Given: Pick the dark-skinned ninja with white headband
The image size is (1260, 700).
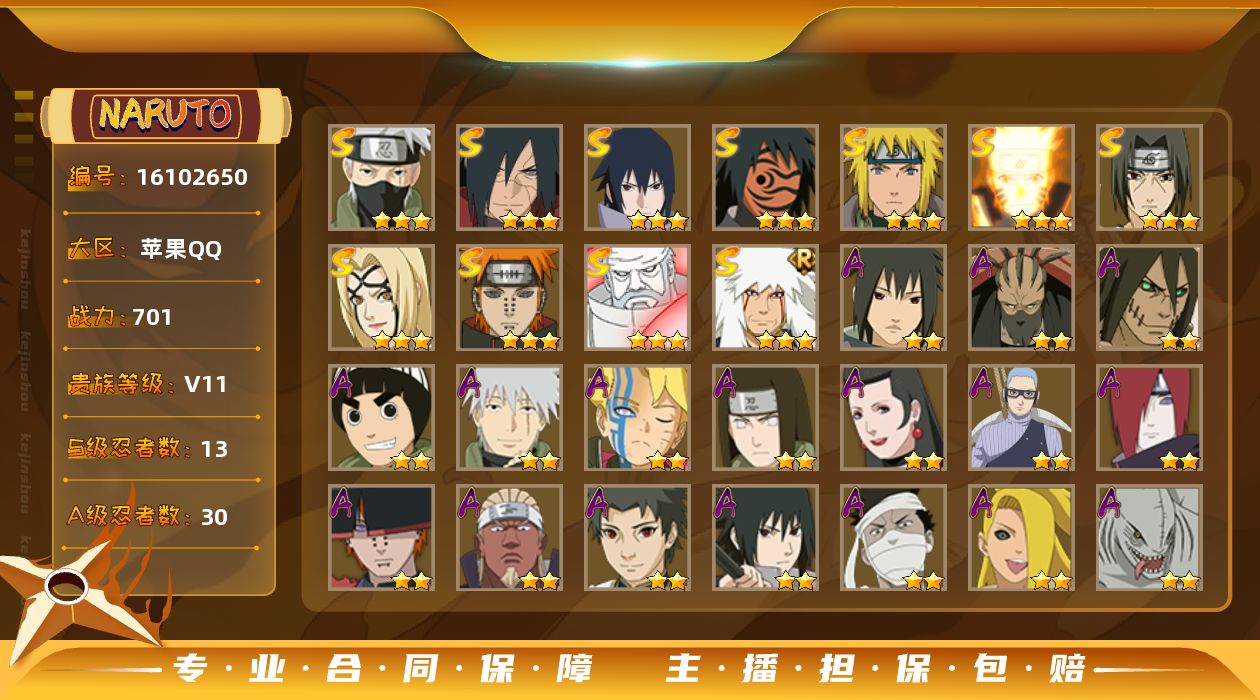Looking at the screenshot, I should 510,538.
